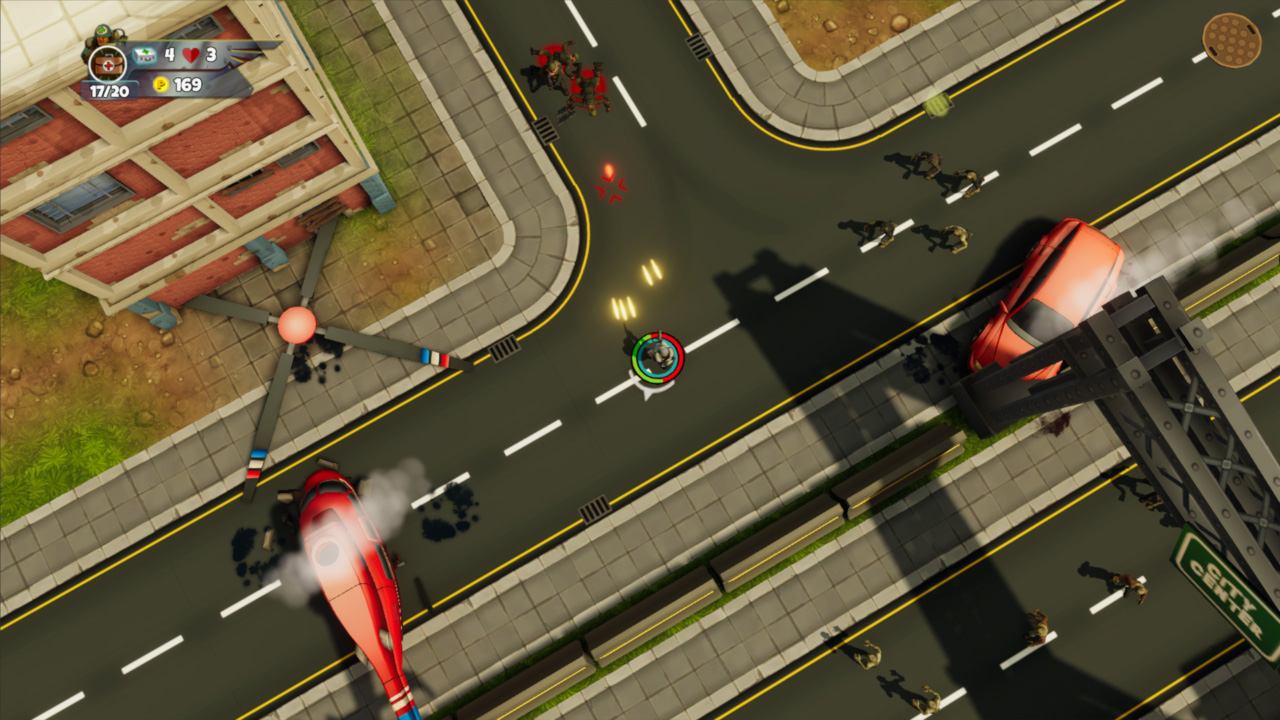Image resolution: width=1280 pixels, height=720 pixels.
Task: Click the supply crate icon showing 4
Action: pyautogui.click(x=144, y=55)
